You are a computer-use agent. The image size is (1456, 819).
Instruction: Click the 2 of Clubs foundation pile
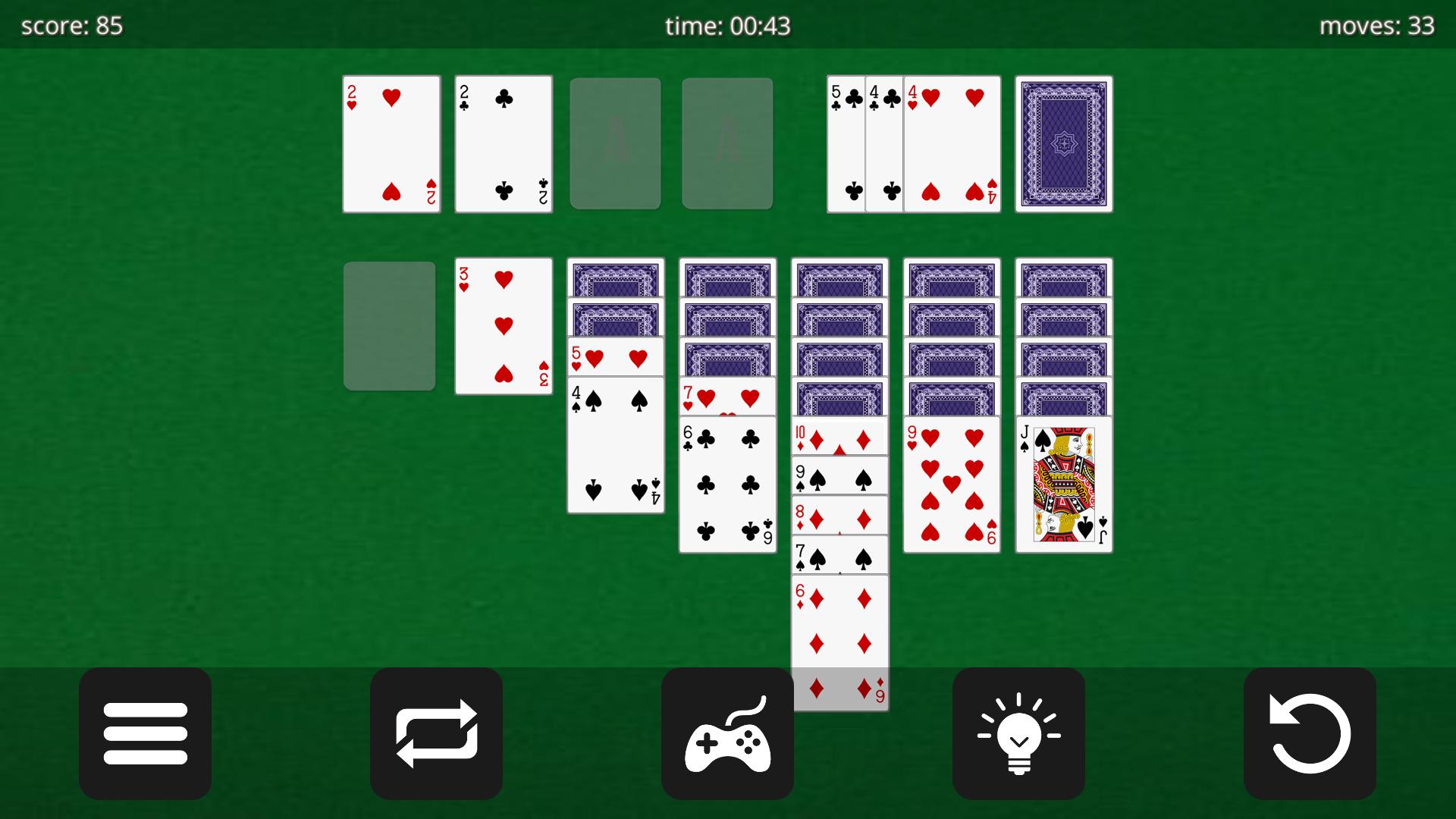pyautogui.click(x=503, y=143)
